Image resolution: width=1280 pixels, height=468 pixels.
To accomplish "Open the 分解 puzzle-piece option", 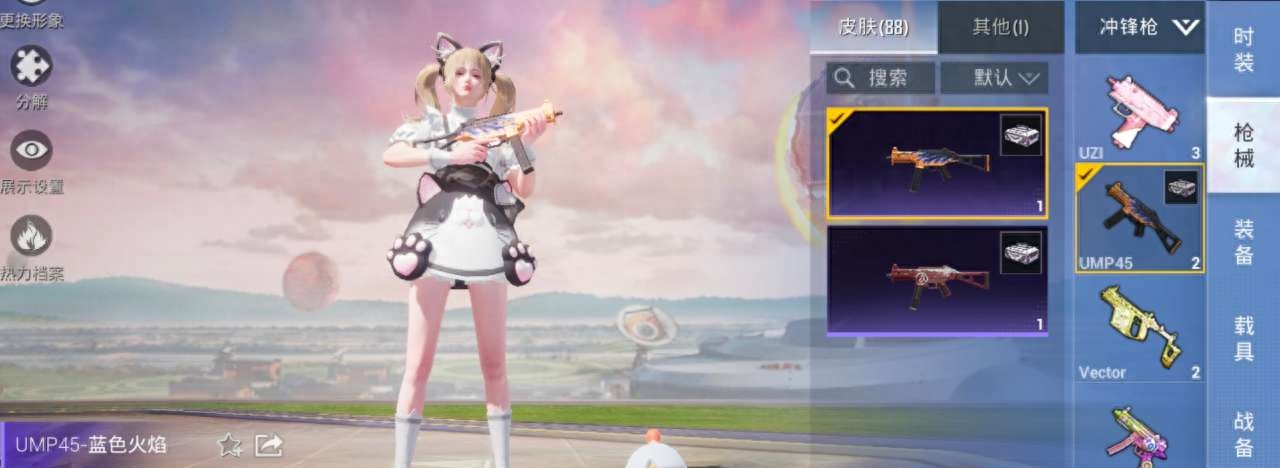I will [x=31, y=68].
